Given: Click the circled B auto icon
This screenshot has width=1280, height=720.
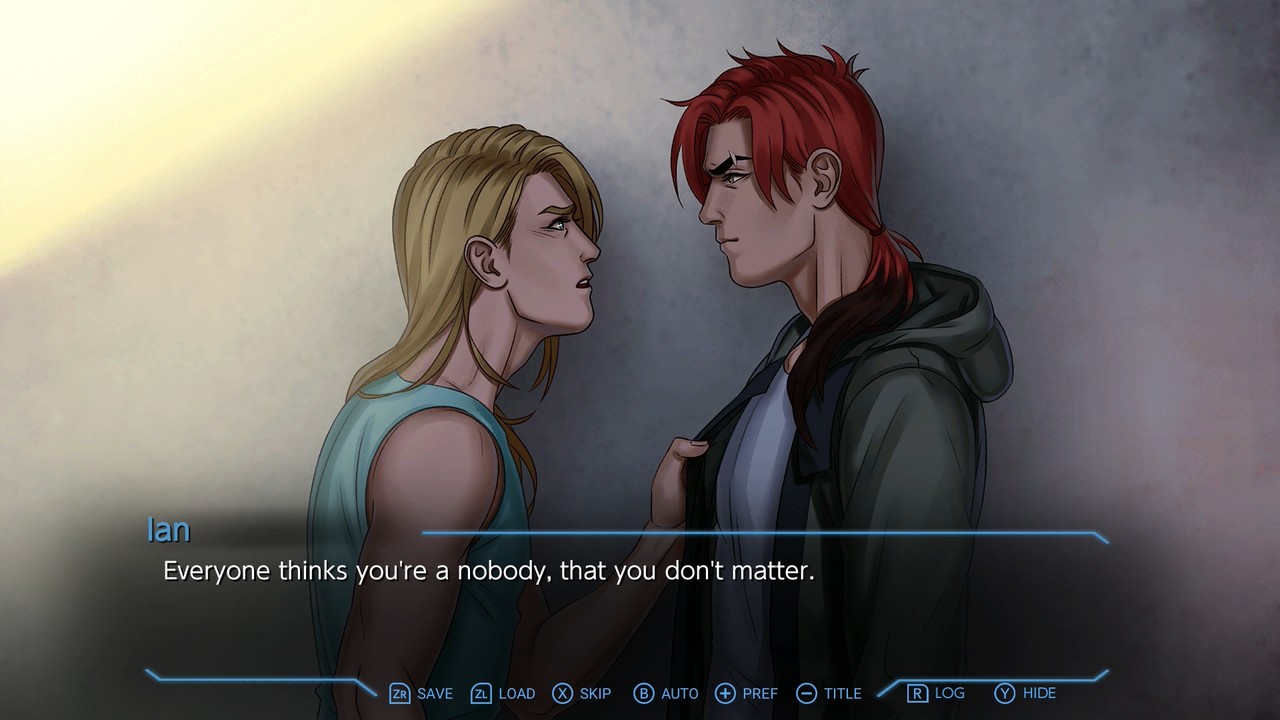Looking at the screenshot, I should pyautogui.click(x=644, y=693).
